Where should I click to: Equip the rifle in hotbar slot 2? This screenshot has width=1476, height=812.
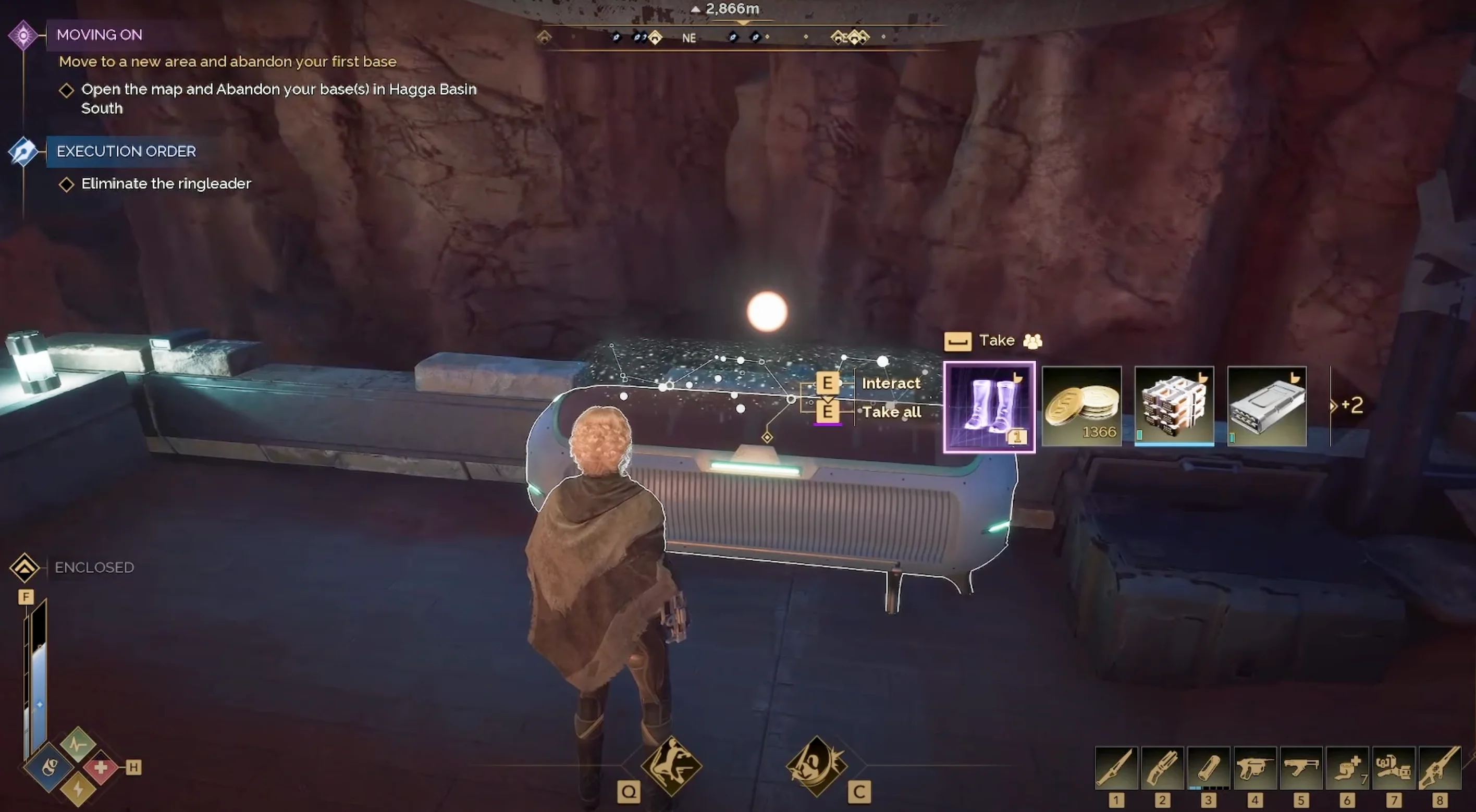click(1163, 768)
